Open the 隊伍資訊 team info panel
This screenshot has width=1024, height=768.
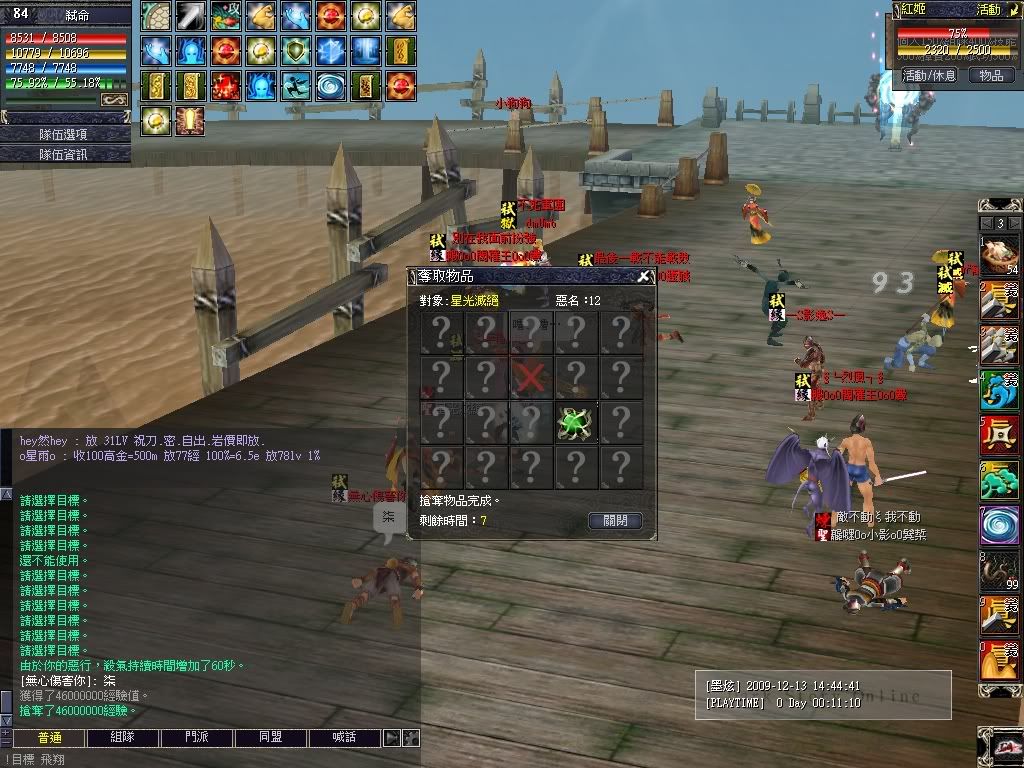(x=65, y=154)
